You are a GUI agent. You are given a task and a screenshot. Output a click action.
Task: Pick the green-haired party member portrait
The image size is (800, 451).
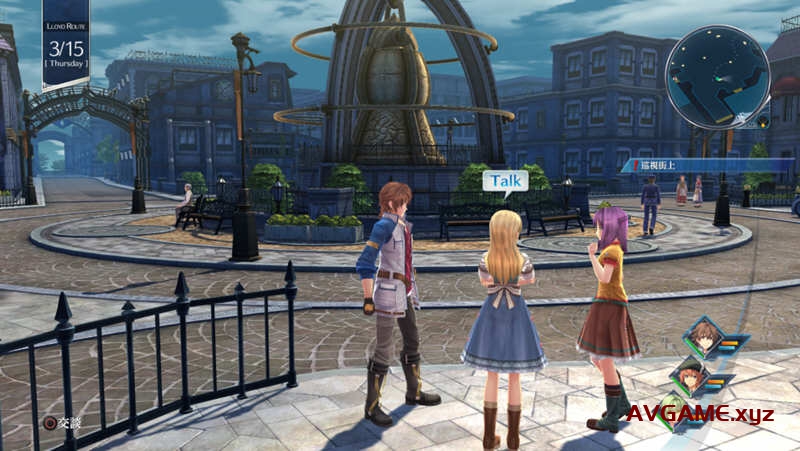674,412
